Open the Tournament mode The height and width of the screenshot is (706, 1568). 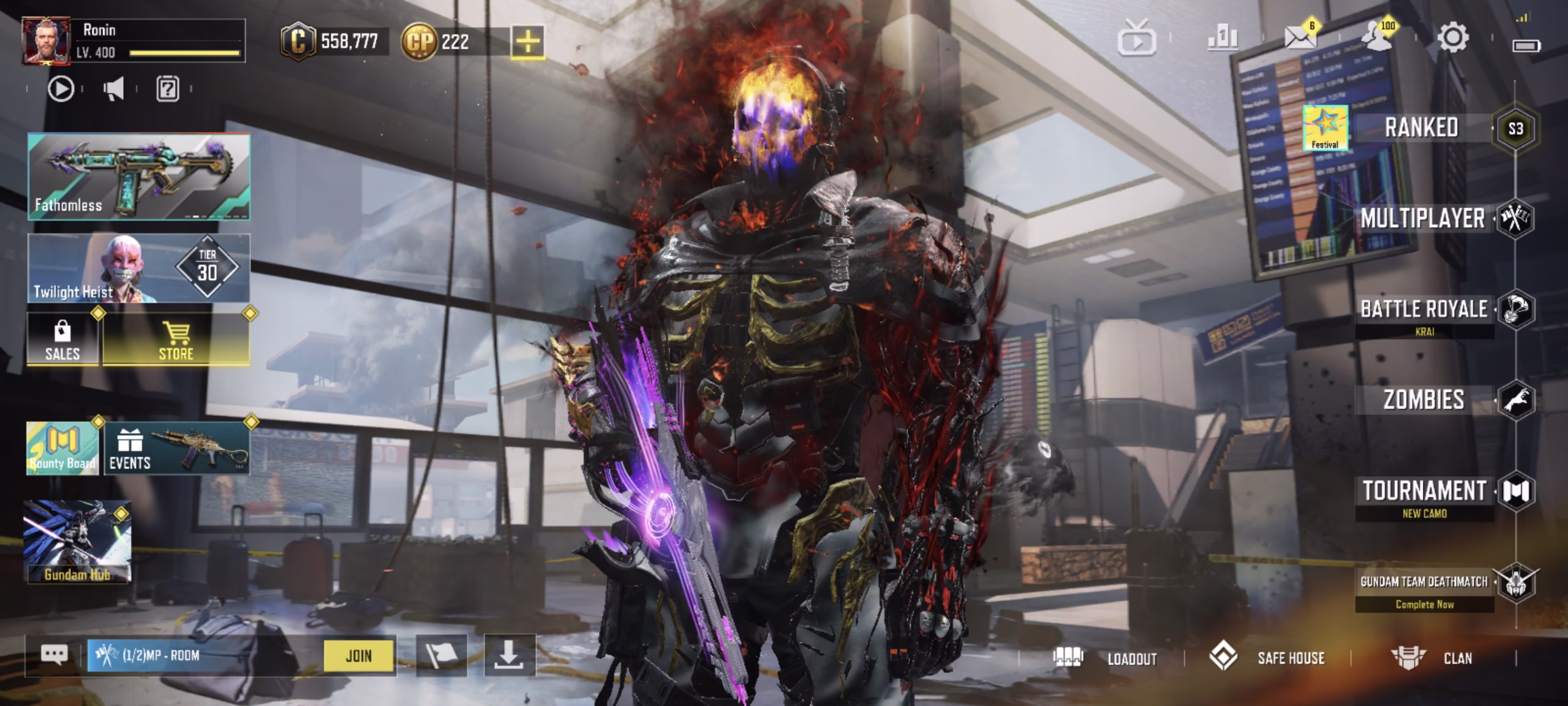click(x=1425, y=491)
